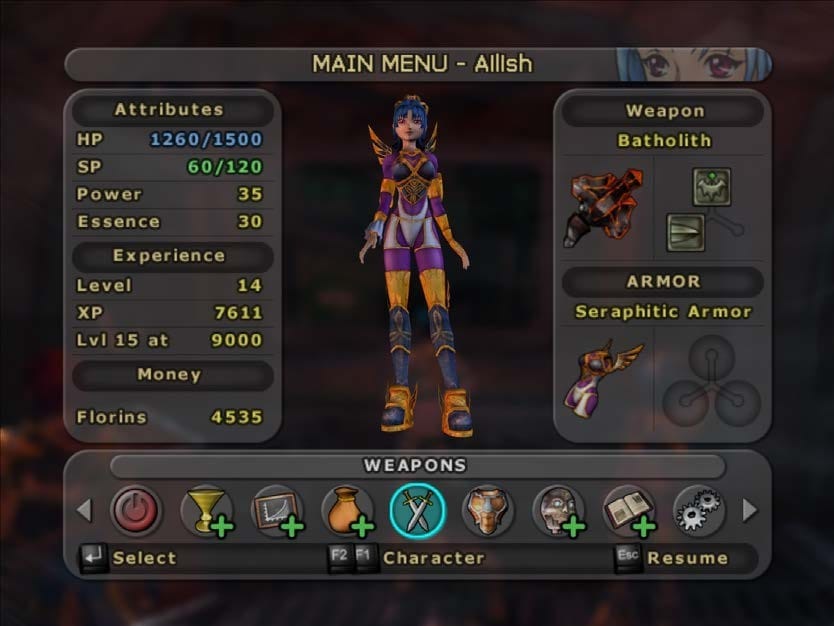834x626 pixels.
Task: Select the crossed swords Weapons icon
Action: click(x=416, y=510)
